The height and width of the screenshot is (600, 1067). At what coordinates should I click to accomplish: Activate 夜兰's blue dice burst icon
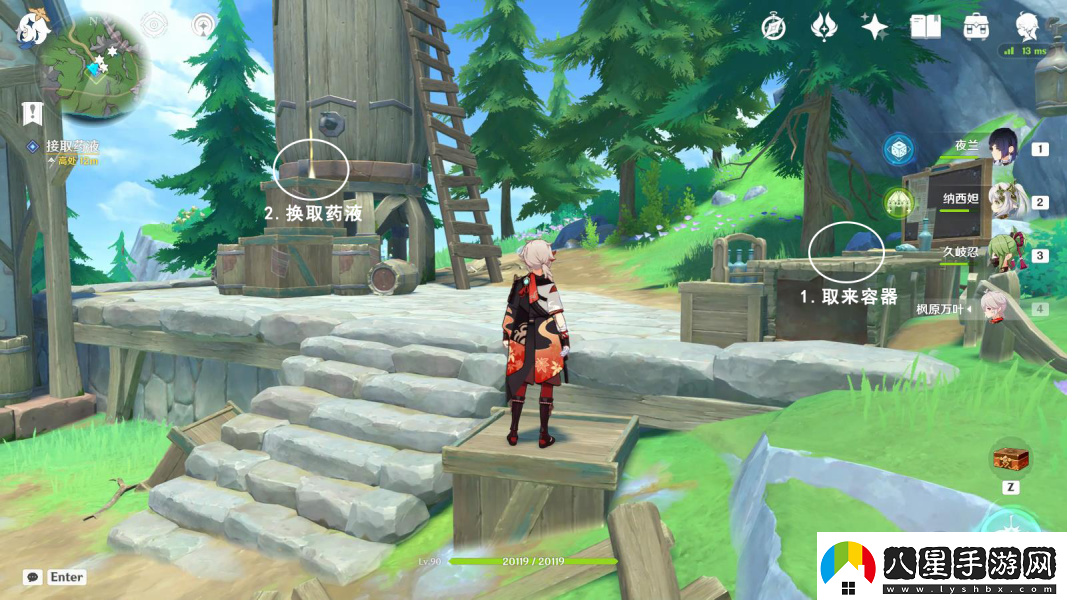click(899, 150)
